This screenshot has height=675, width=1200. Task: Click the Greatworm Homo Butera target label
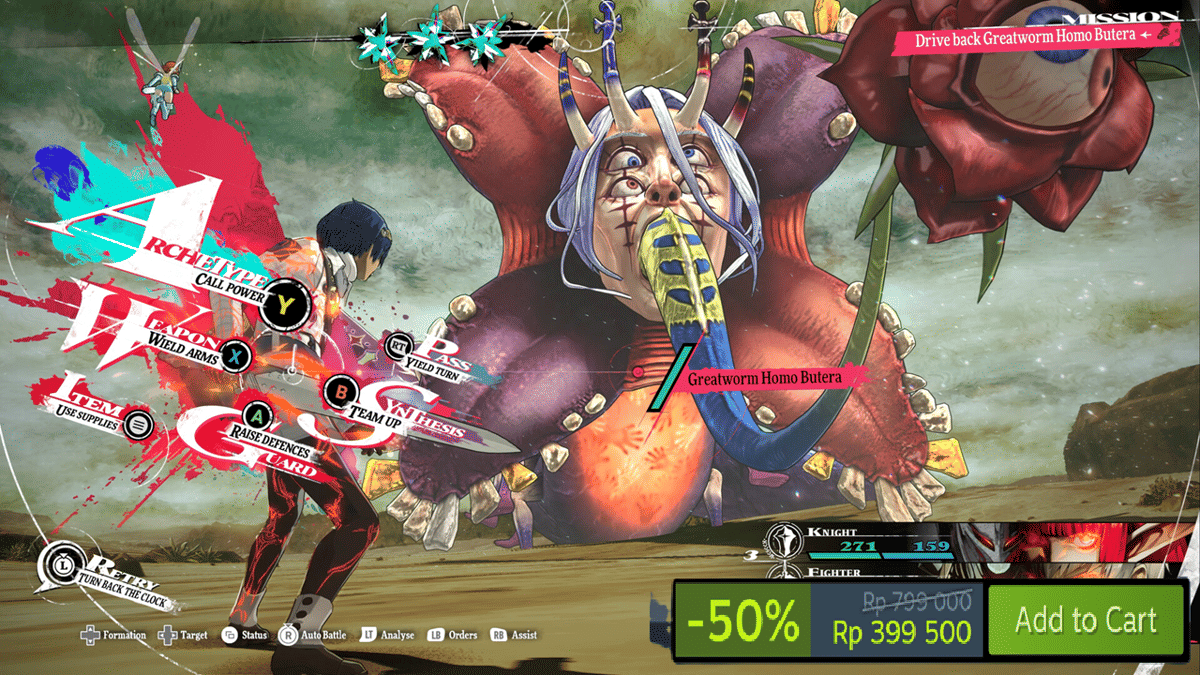(763, 378)
